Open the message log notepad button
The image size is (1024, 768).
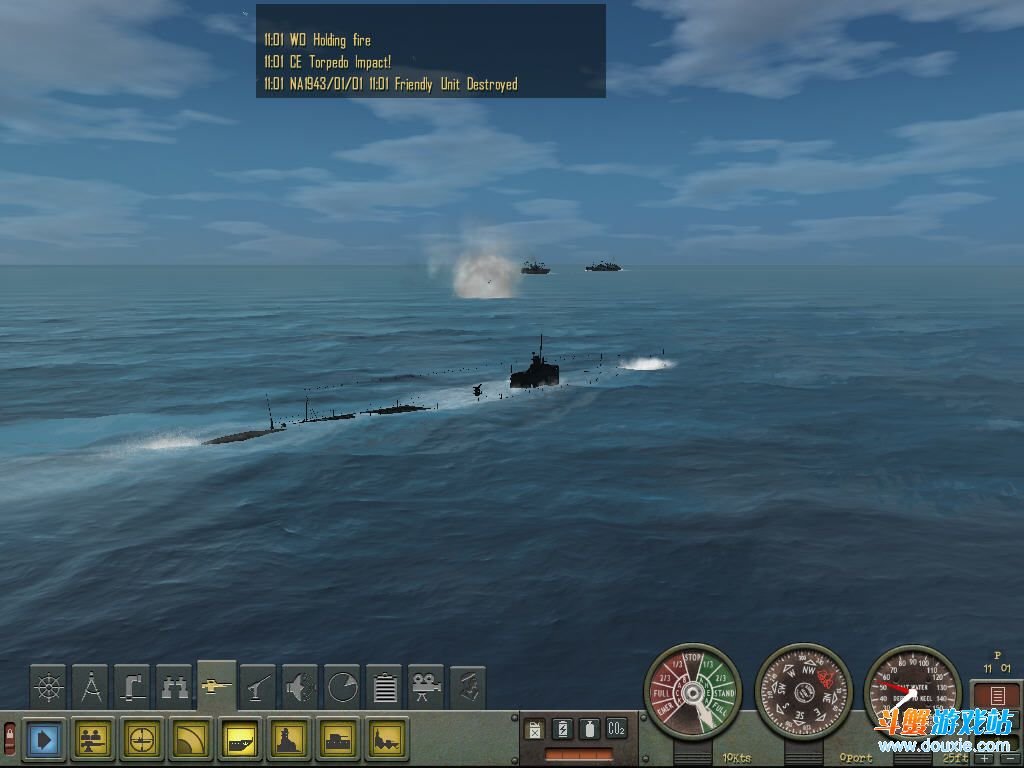pyautogui.click(x=997, y=696)
